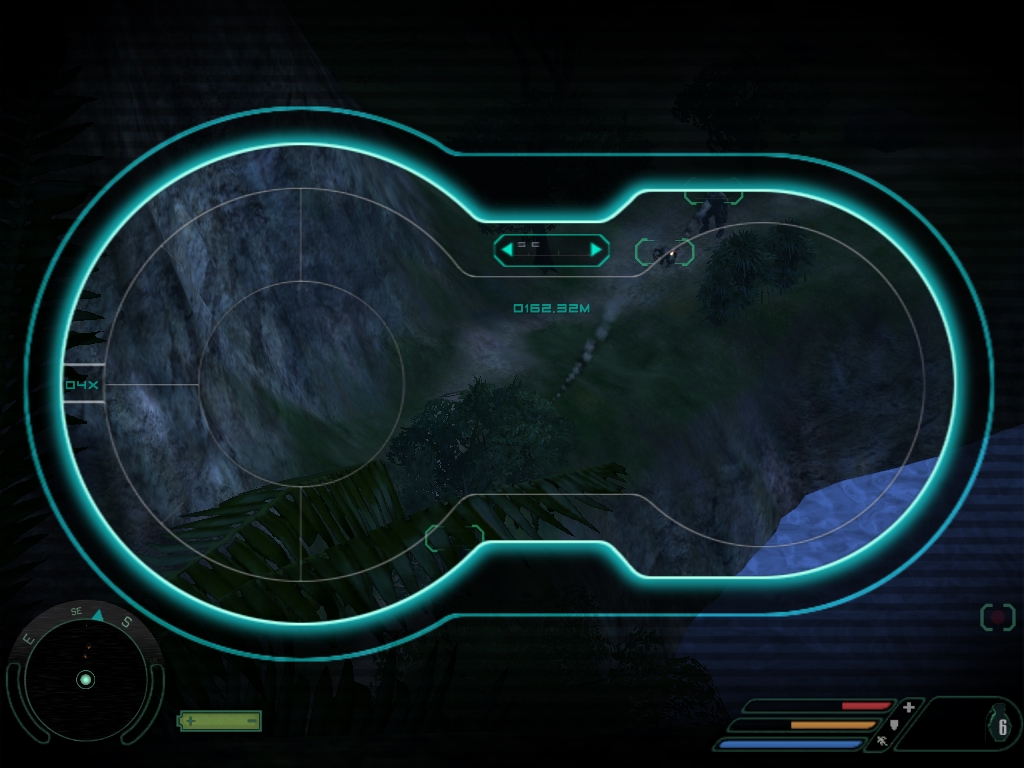Click the white health cross icon
Viewport: 1024px width, 768px height.
tap(908, 706)
